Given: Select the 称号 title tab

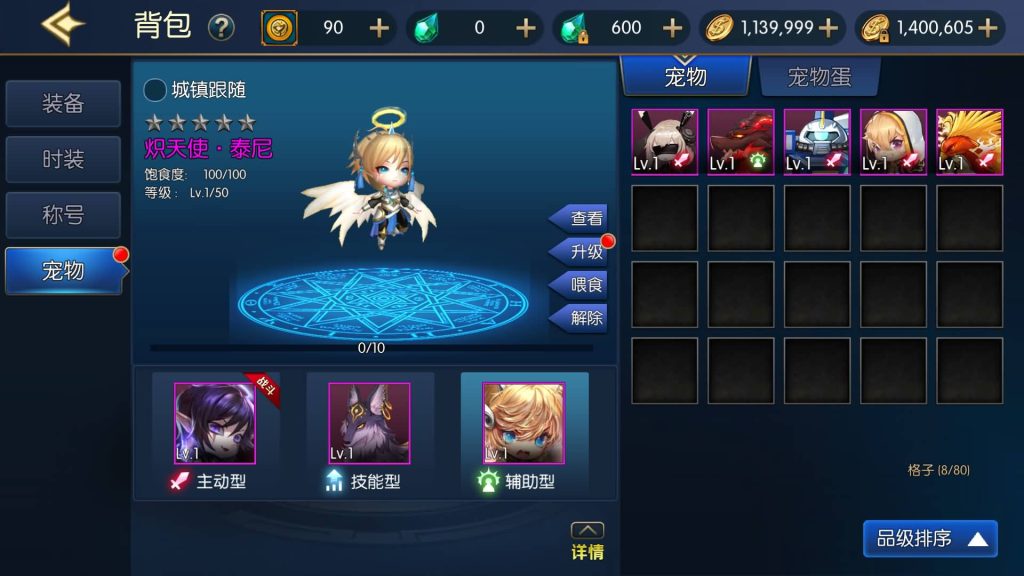Looking at the screenshot, I should point(63,214).
